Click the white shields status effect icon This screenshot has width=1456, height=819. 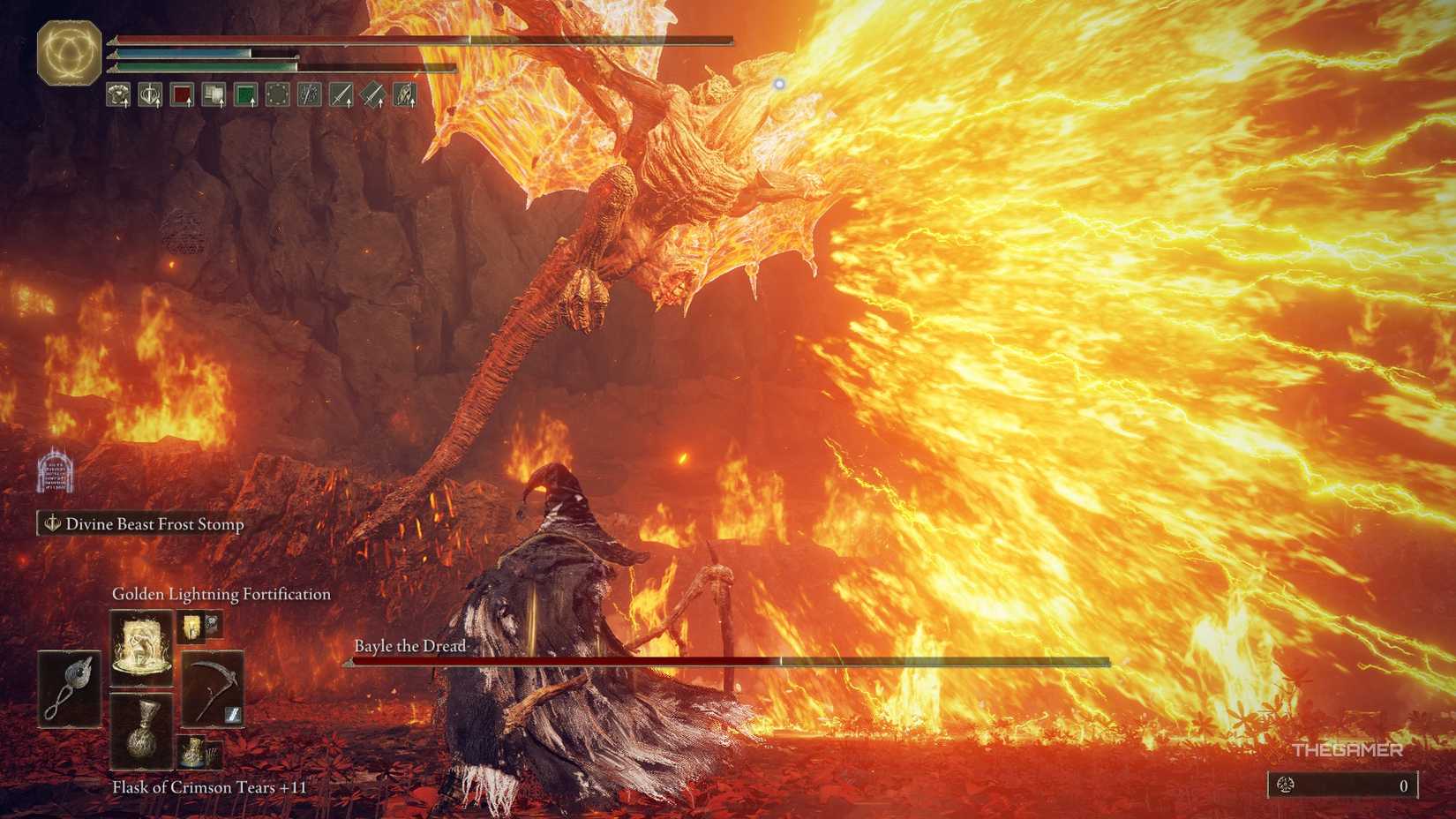pyautogui.click(x=214, y=94)
